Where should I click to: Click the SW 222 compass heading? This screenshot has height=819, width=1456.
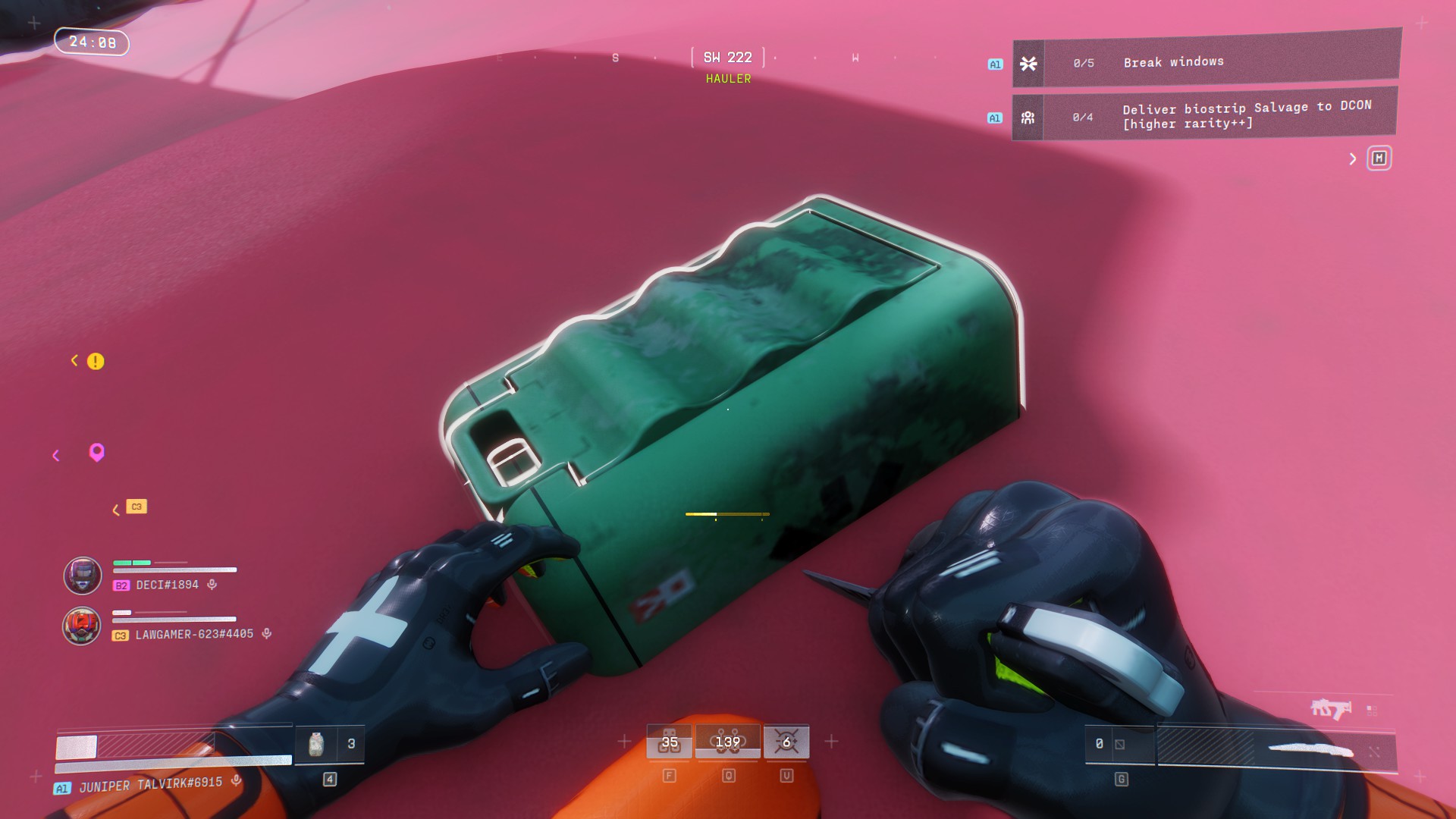[727, 58]
